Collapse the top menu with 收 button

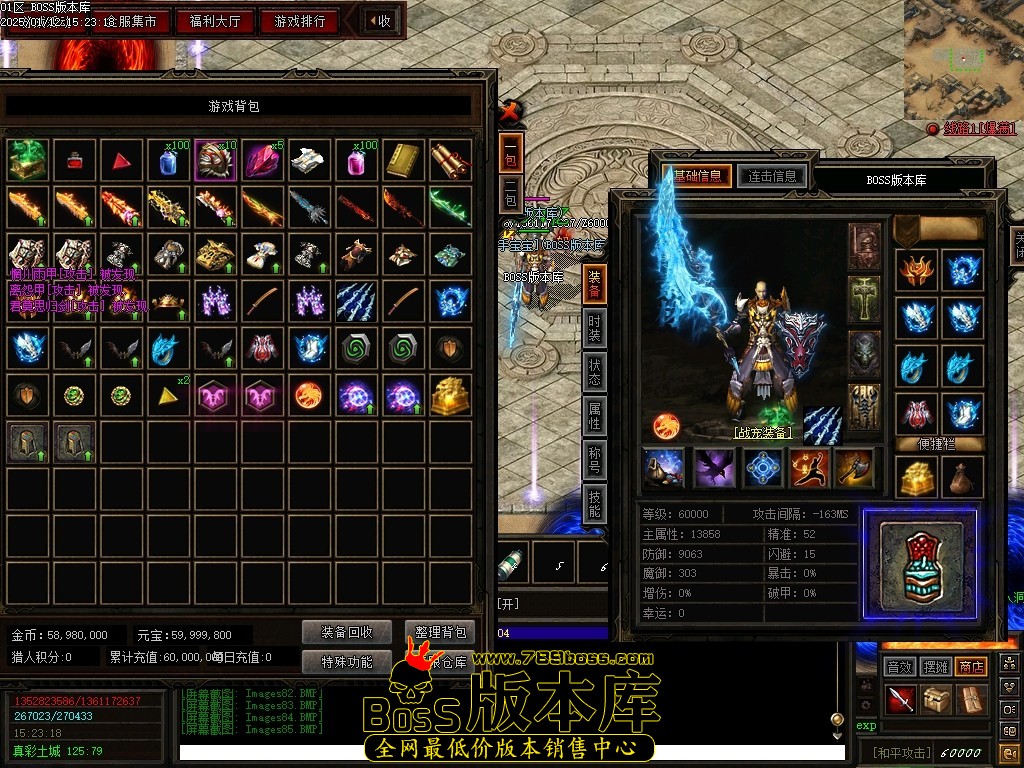pyautogui.click(x=379, y=21)
